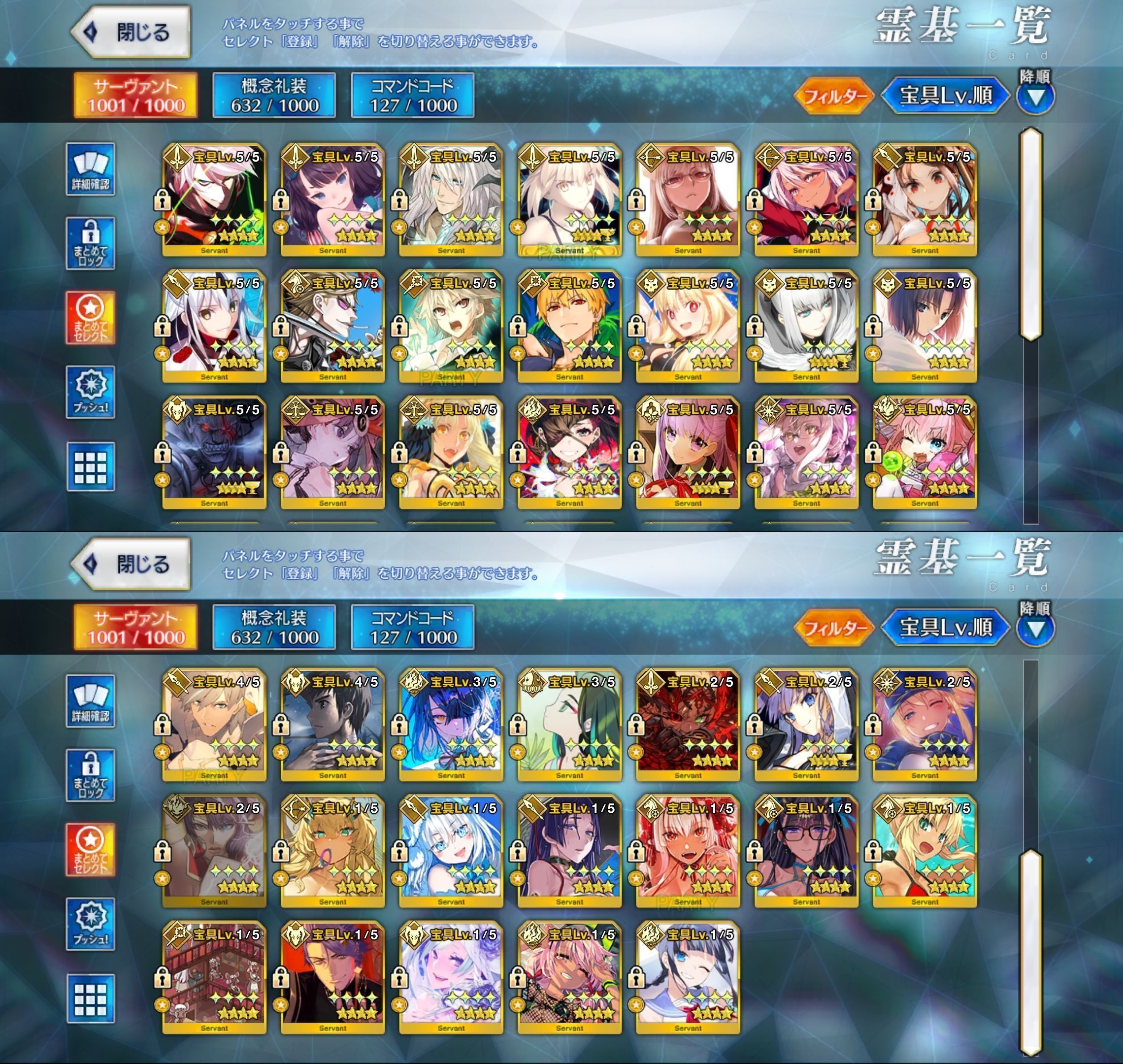Select the blond man with purple glasses
The image size is (1123, 1064).
click(x=332, y=326)
